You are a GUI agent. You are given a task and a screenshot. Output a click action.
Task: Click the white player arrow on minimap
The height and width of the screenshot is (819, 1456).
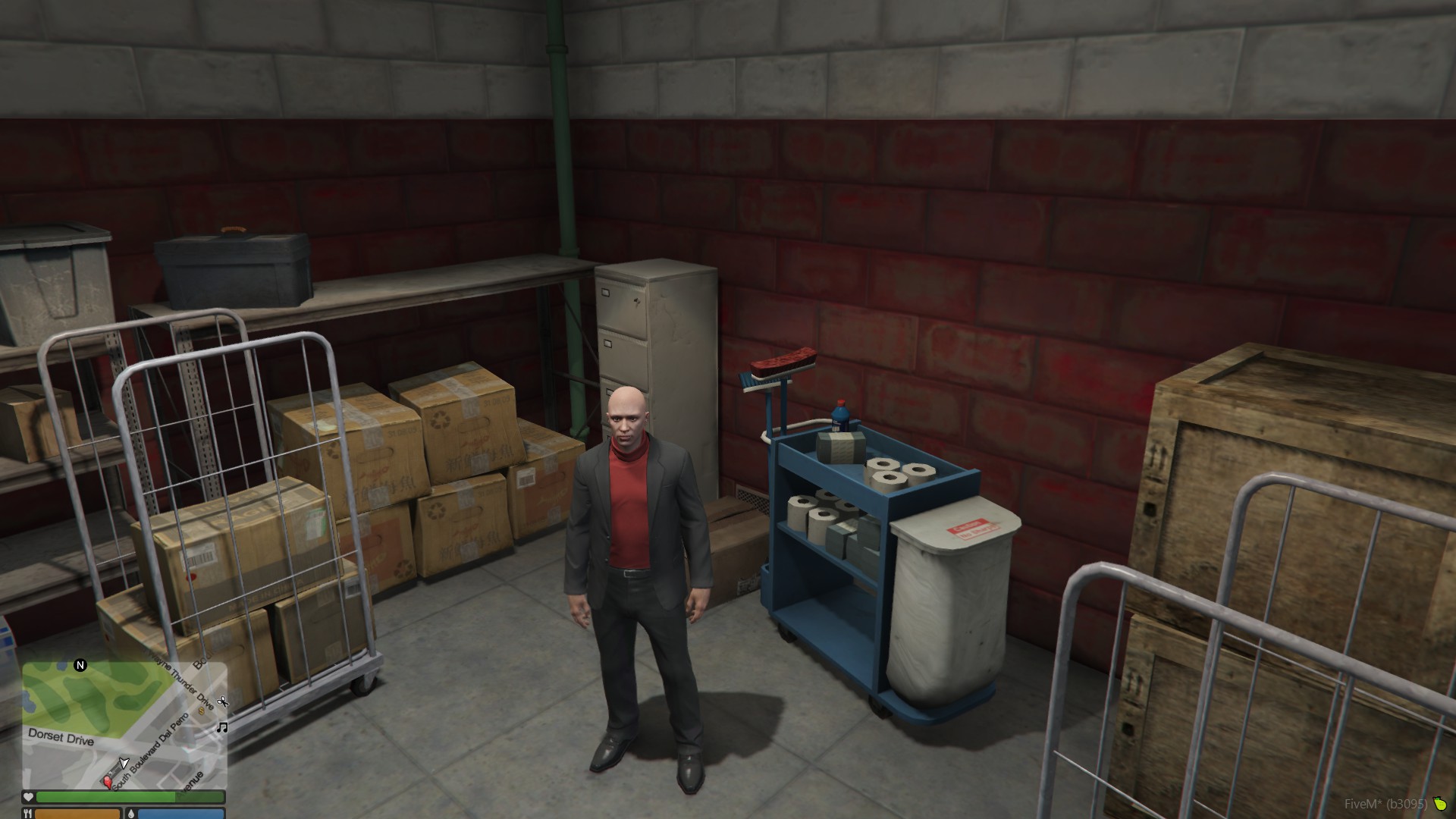(124, 762)
